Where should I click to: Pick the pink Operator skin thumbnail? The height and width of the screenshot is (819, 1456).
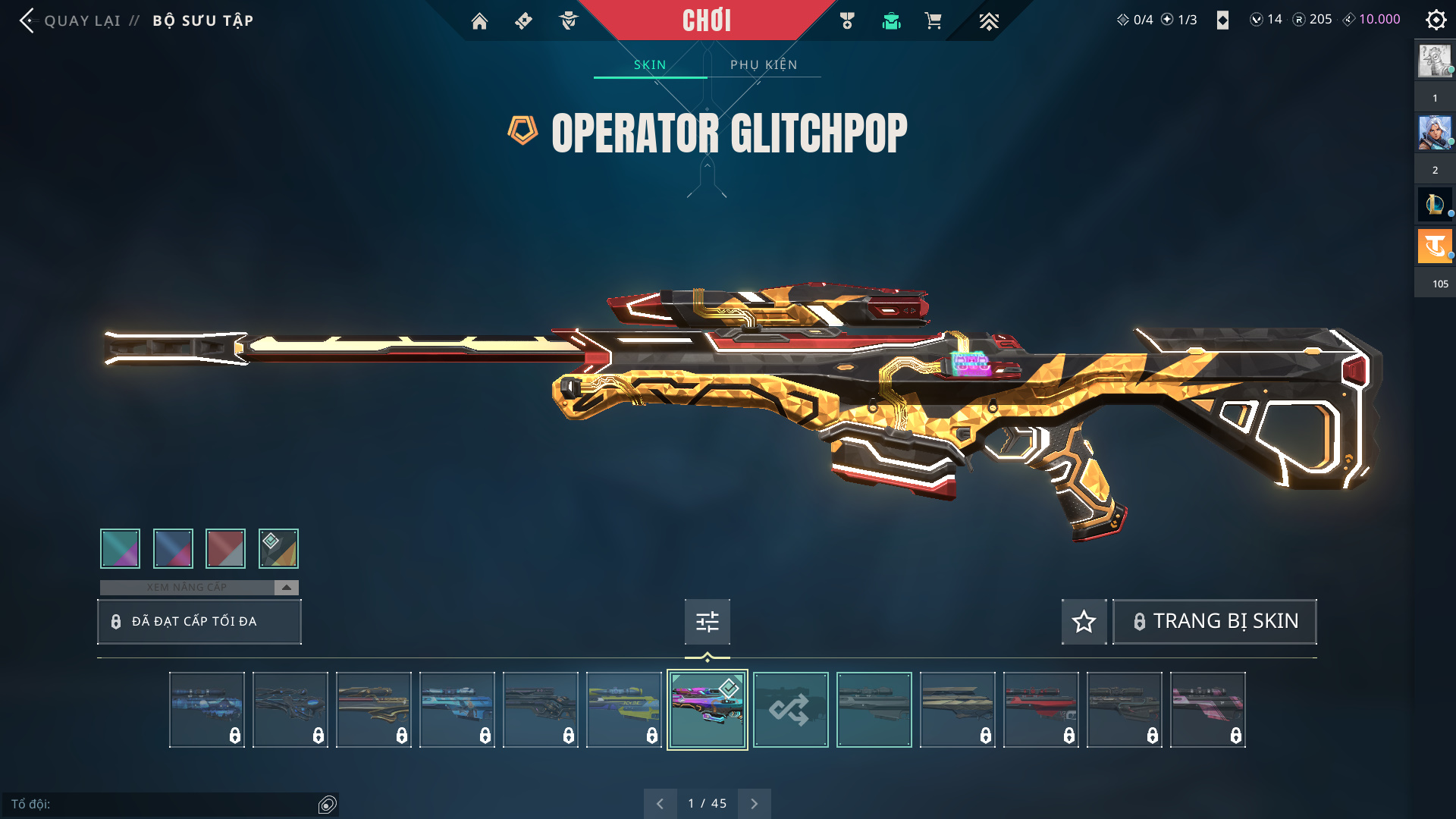coord(1207,710)
